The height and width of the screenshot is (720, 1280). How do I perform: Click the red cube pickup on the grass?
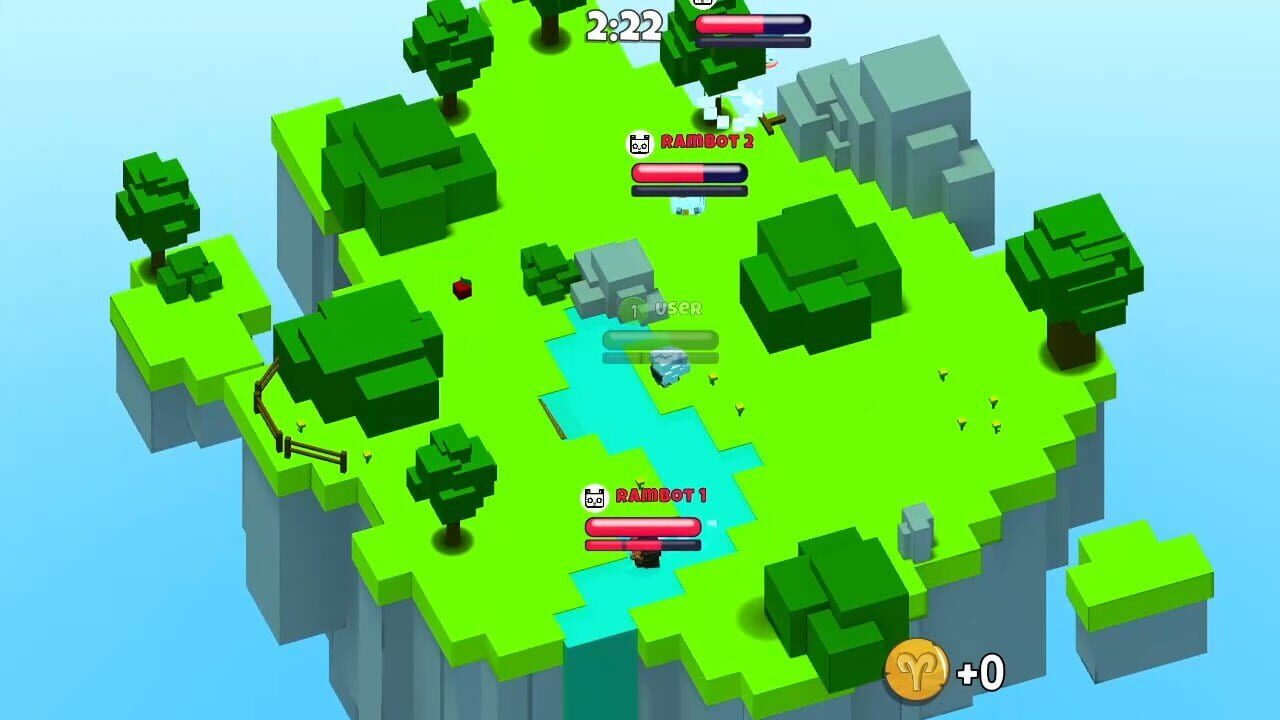(x=460, y=289)
